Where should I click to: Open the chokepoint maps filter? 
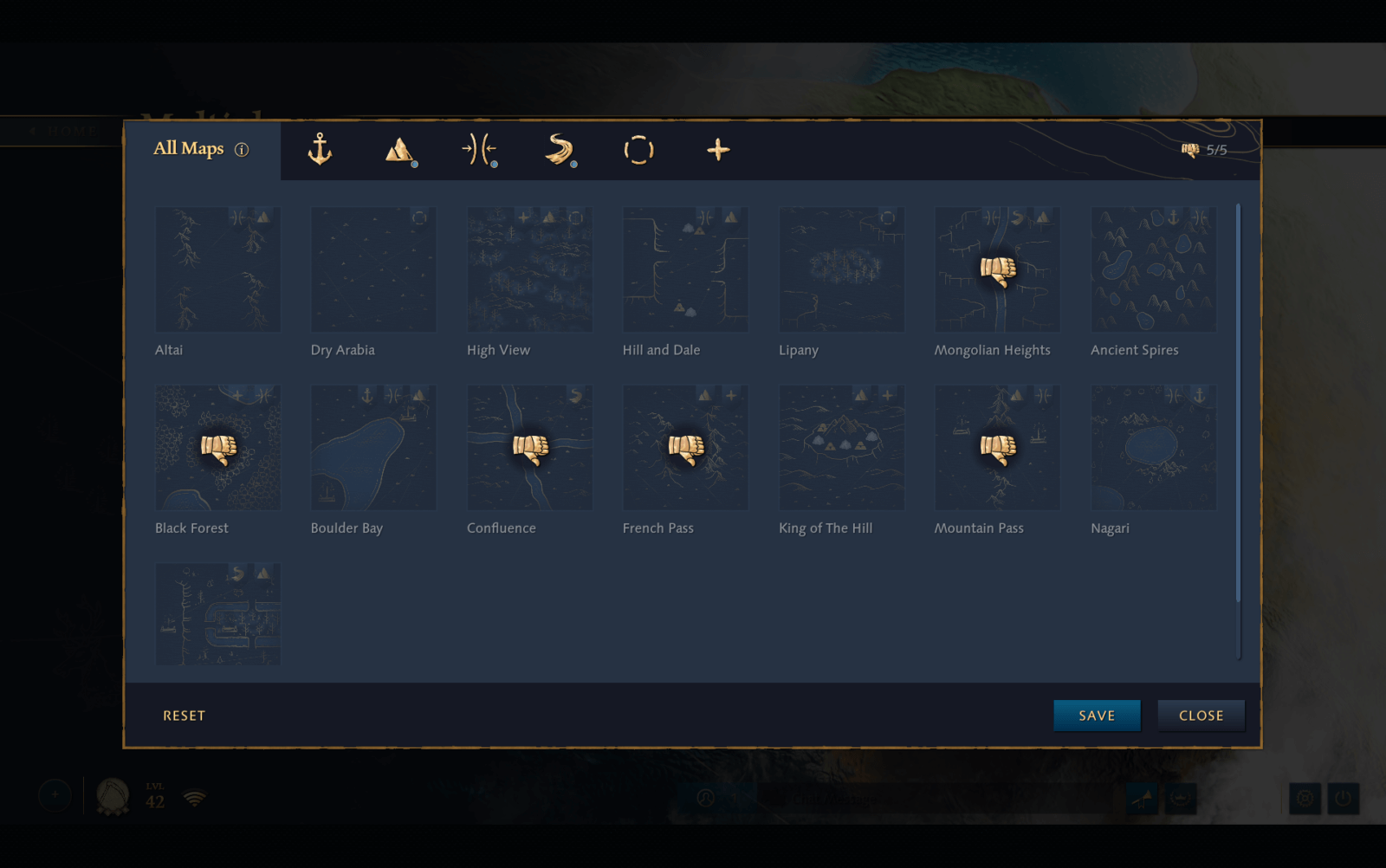(479, 149)
